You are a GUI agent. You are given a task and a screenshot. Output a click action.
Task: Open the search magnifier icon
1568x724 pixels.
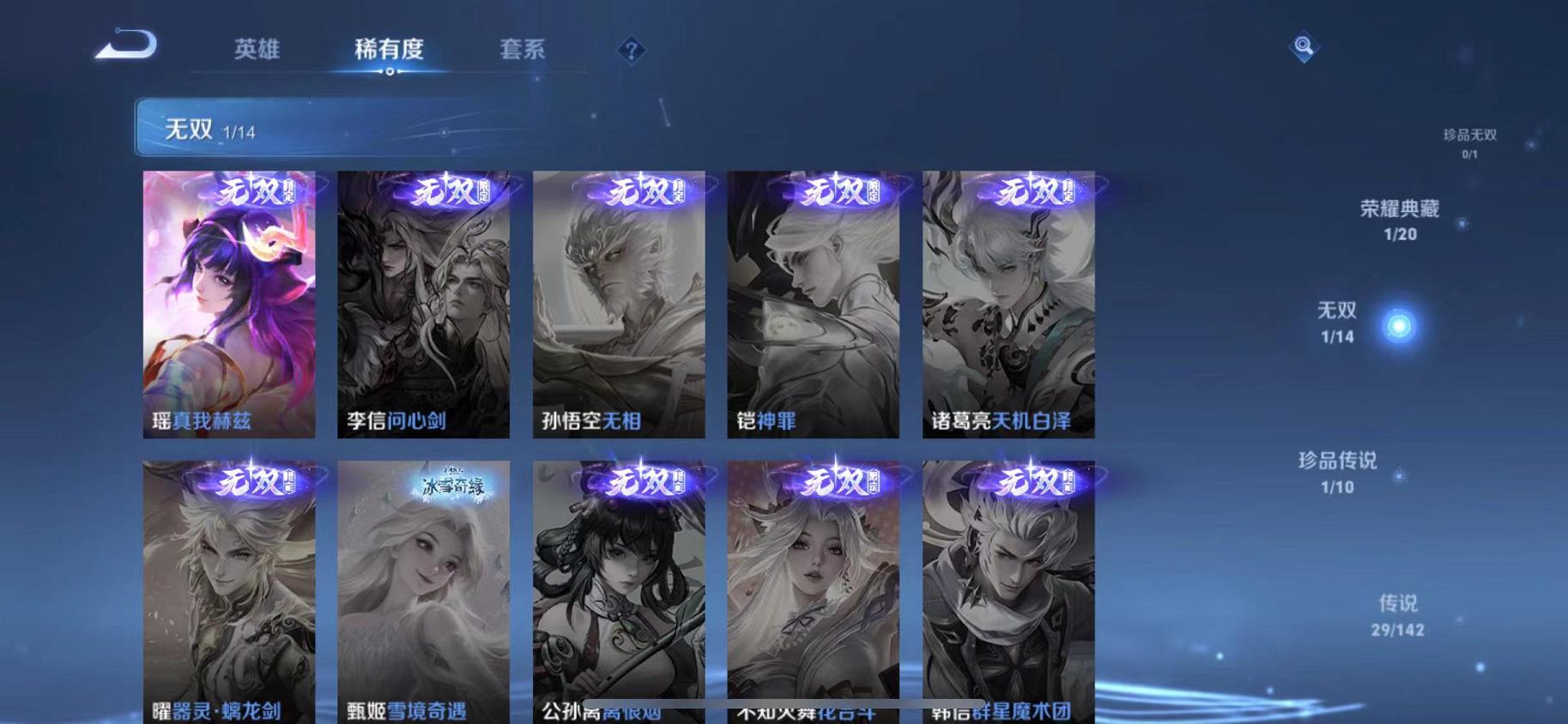pyautogui.click(x=1304, y=47)
